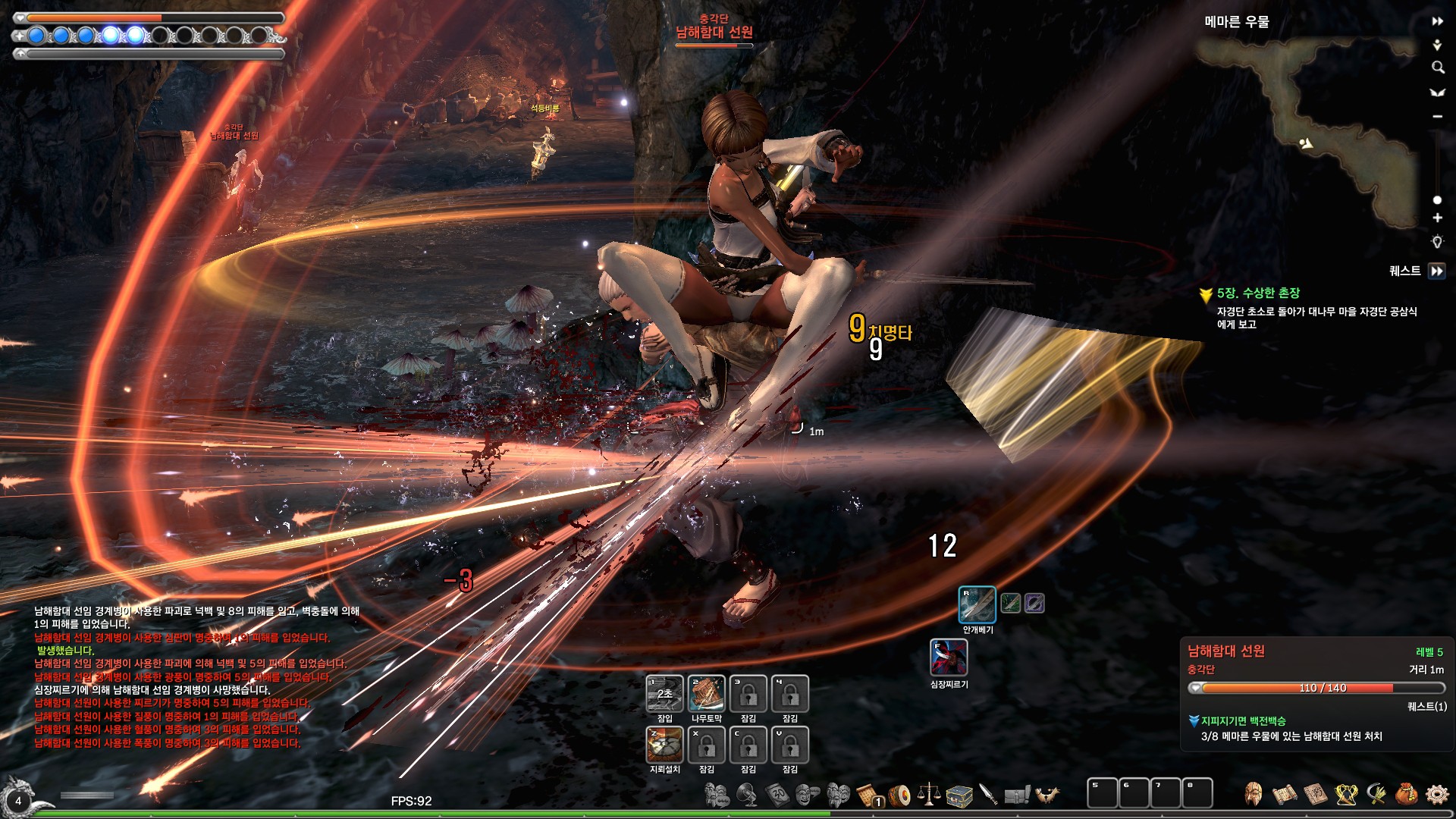Click the balance scales market icon

(x=929, y=794)
